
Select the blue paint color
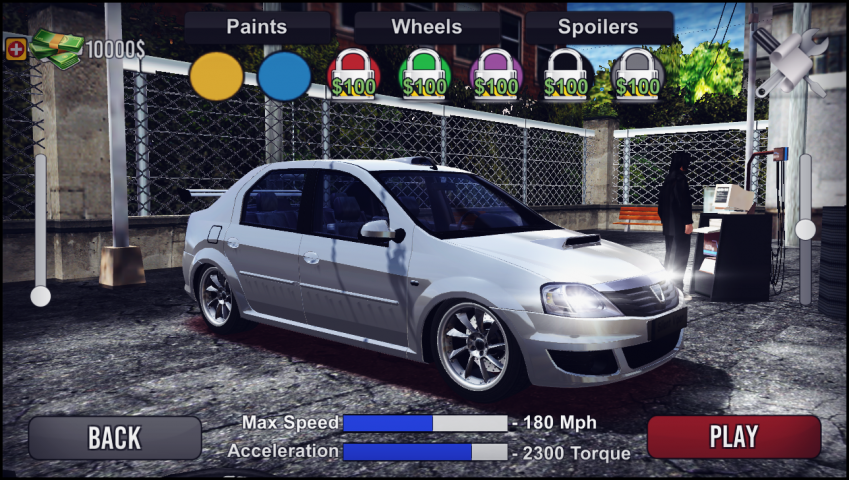tap(284, 77)
